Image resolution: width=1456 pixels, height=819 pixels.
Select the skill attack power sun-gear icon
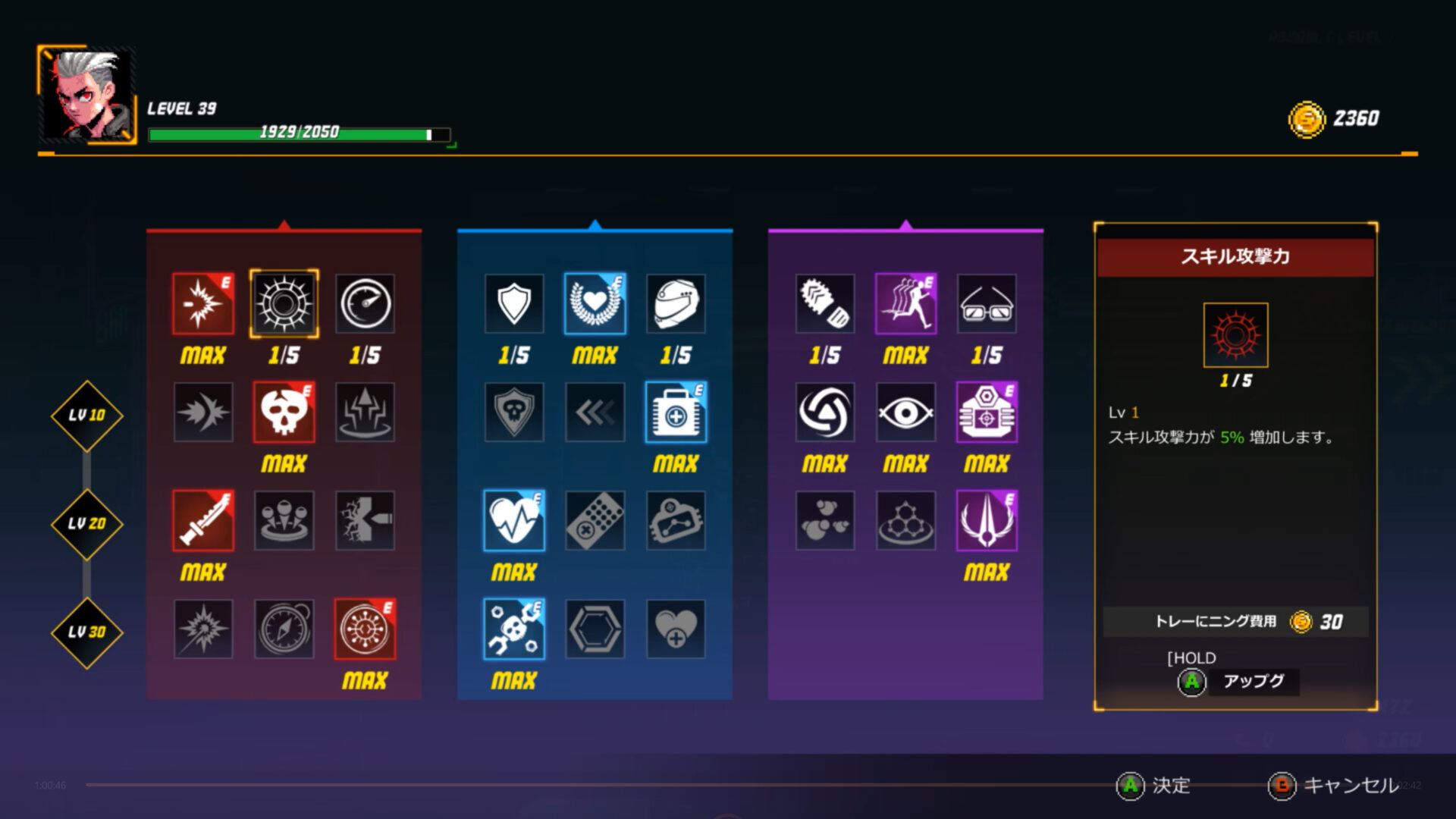tap(284, 303)
